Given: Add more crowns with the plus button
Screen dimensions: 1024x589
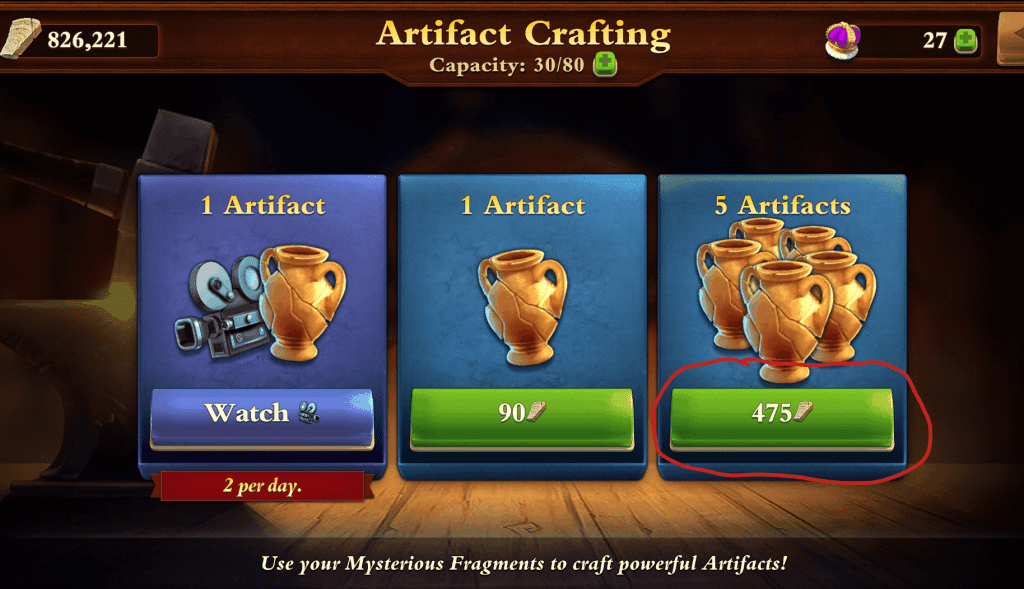Looking at the screenshot, I should pyautogui.click(x=965, y=41).
